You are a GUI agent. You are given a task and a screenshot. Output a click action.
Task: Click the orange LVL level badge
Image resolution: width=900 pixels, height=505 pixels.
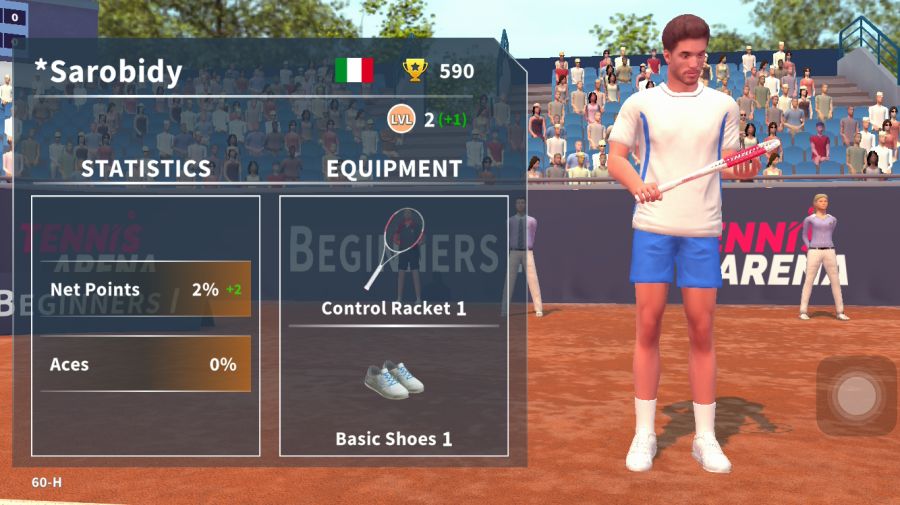click(400, 120)
